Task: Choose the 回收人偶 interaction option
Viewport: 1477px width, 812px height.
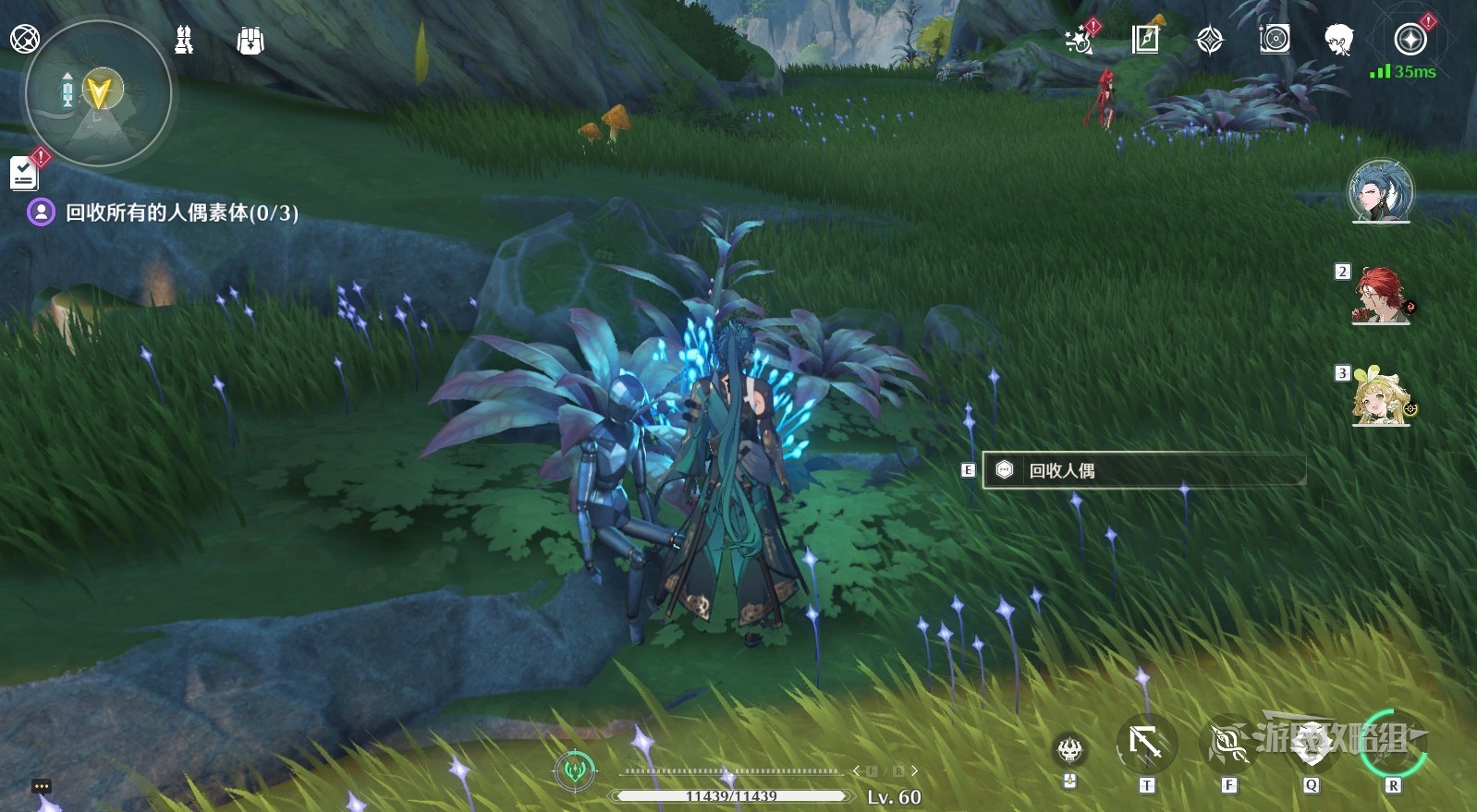Action: 1143,470
